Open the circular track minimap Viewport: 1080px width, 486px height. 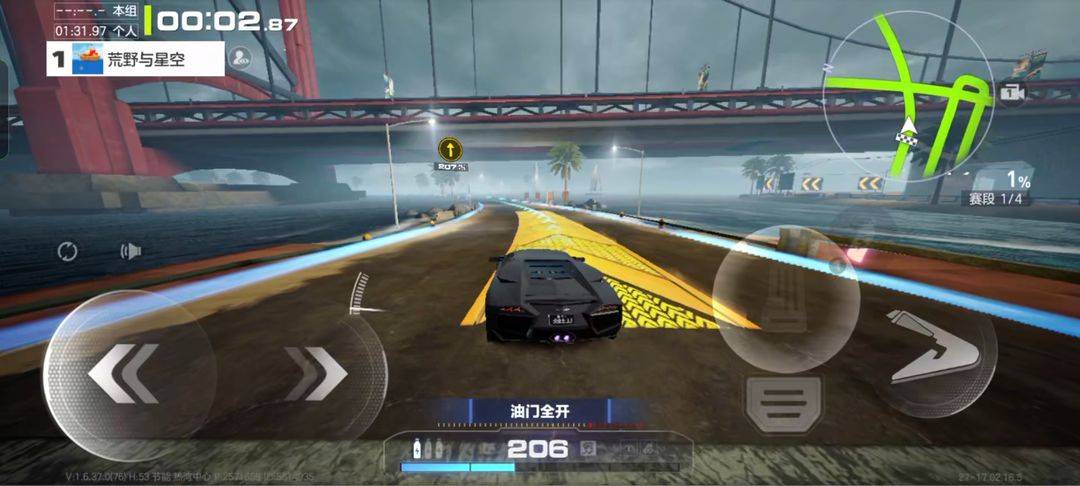[907, 95]
